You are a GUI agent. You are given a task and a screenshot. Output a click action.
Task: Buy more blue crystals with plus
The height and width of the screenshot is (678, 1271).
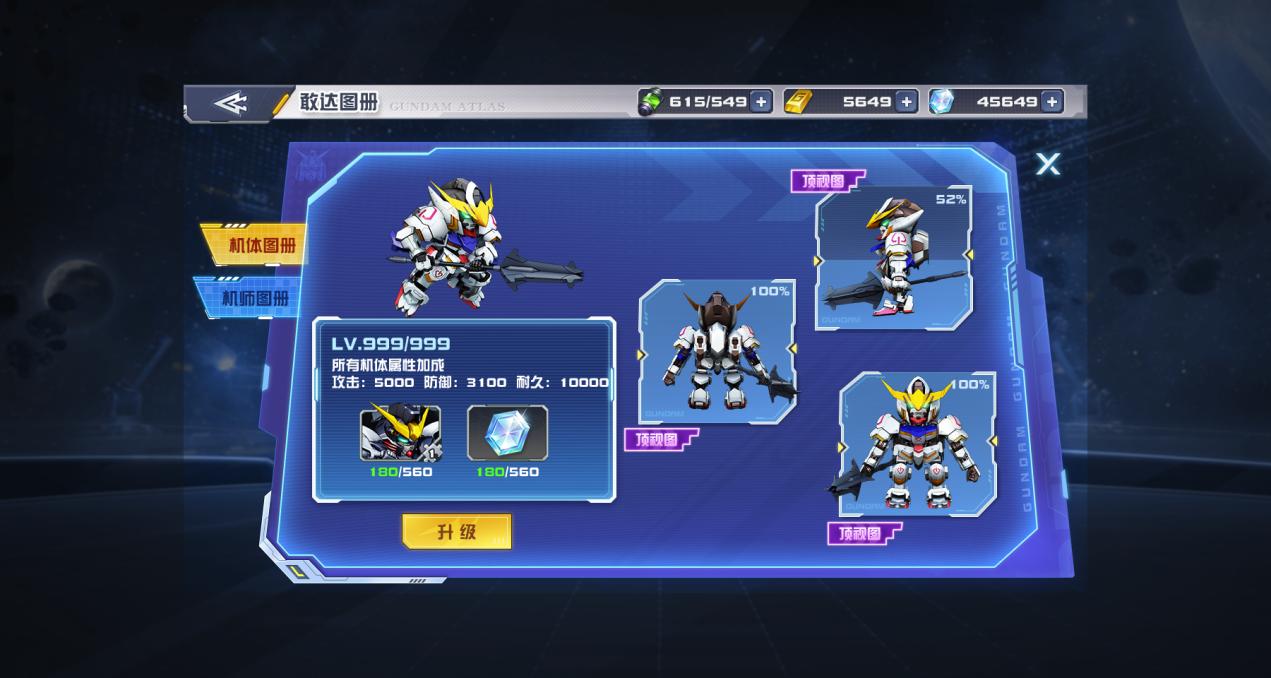tap(1051, 102)
